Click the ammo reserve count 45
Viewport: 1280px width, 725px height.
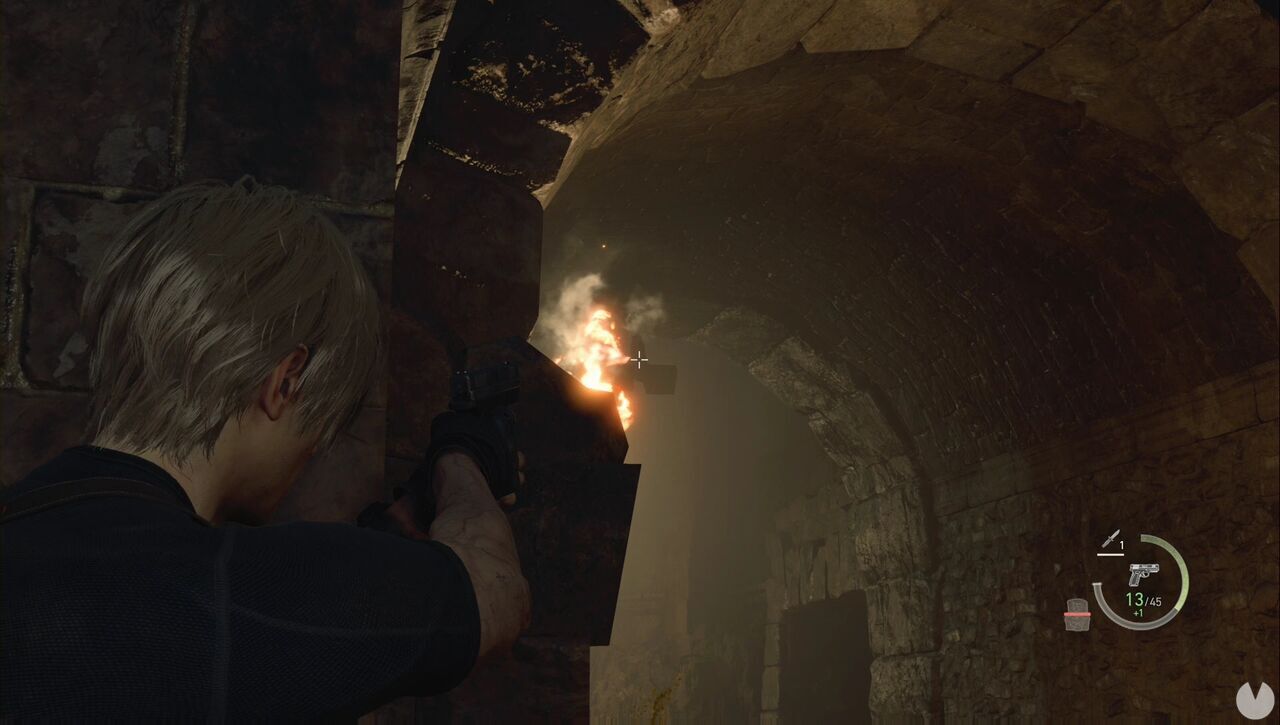(x=1156, y=601)
